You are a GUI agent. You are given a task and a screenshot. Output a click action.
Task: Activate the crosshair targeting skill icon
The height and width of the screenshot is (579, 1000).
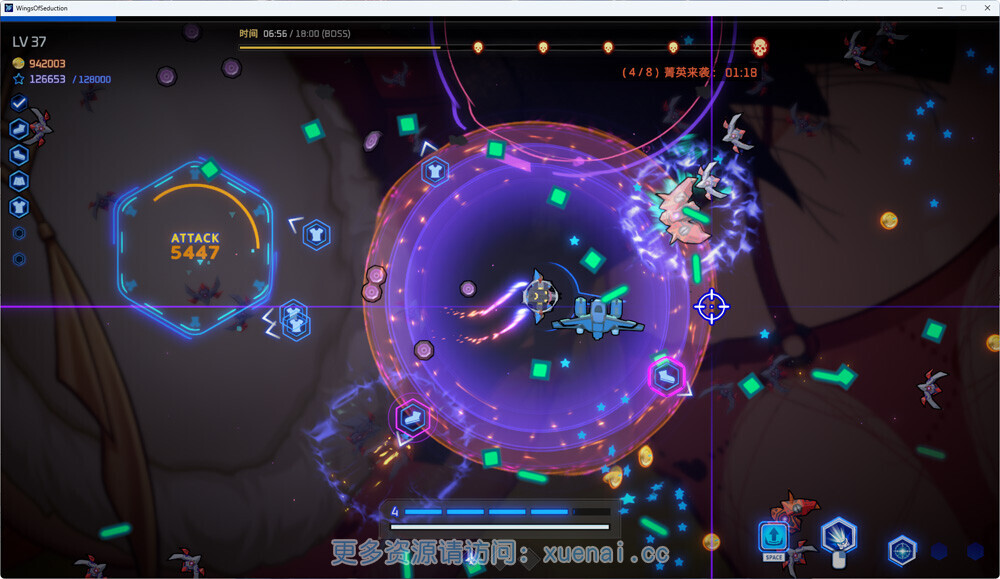902,550
